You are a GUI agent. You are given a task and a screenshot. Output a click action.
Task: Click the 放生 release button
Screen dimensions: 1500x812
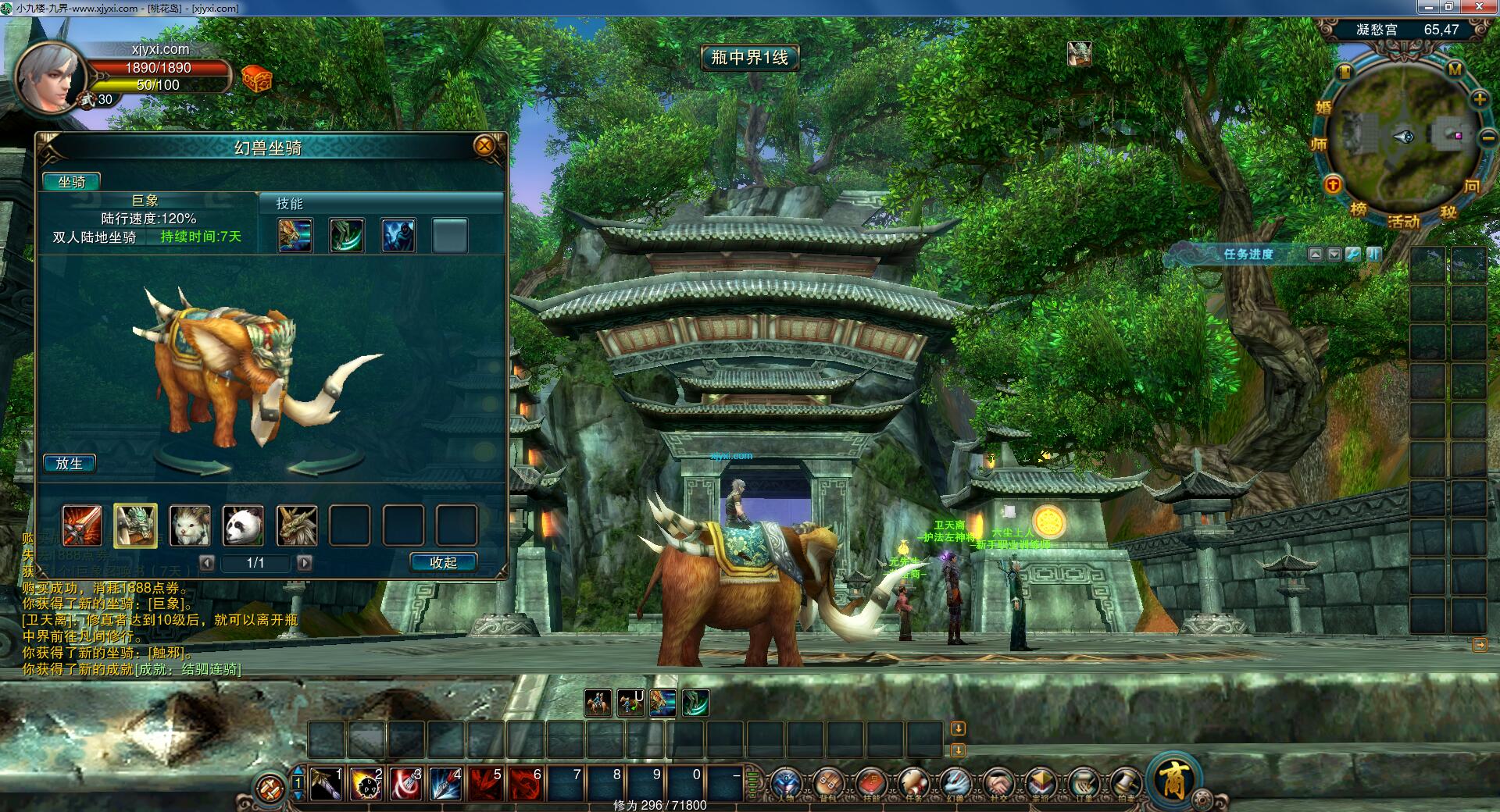pyautogui.click(x=71, y=463)
